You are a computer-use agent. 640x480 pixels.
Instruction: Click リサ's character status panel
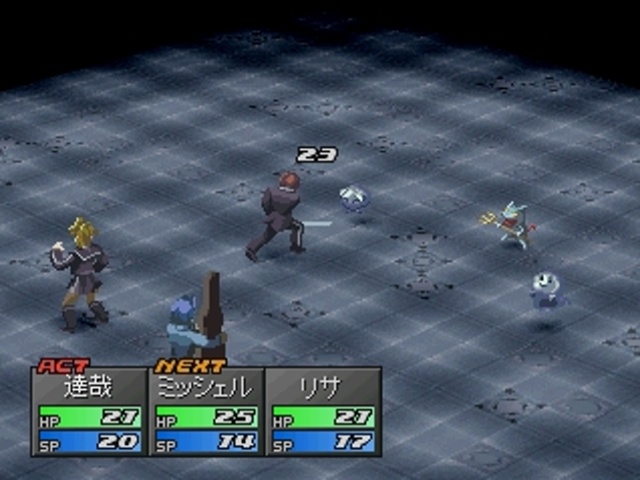coord(323,411)
